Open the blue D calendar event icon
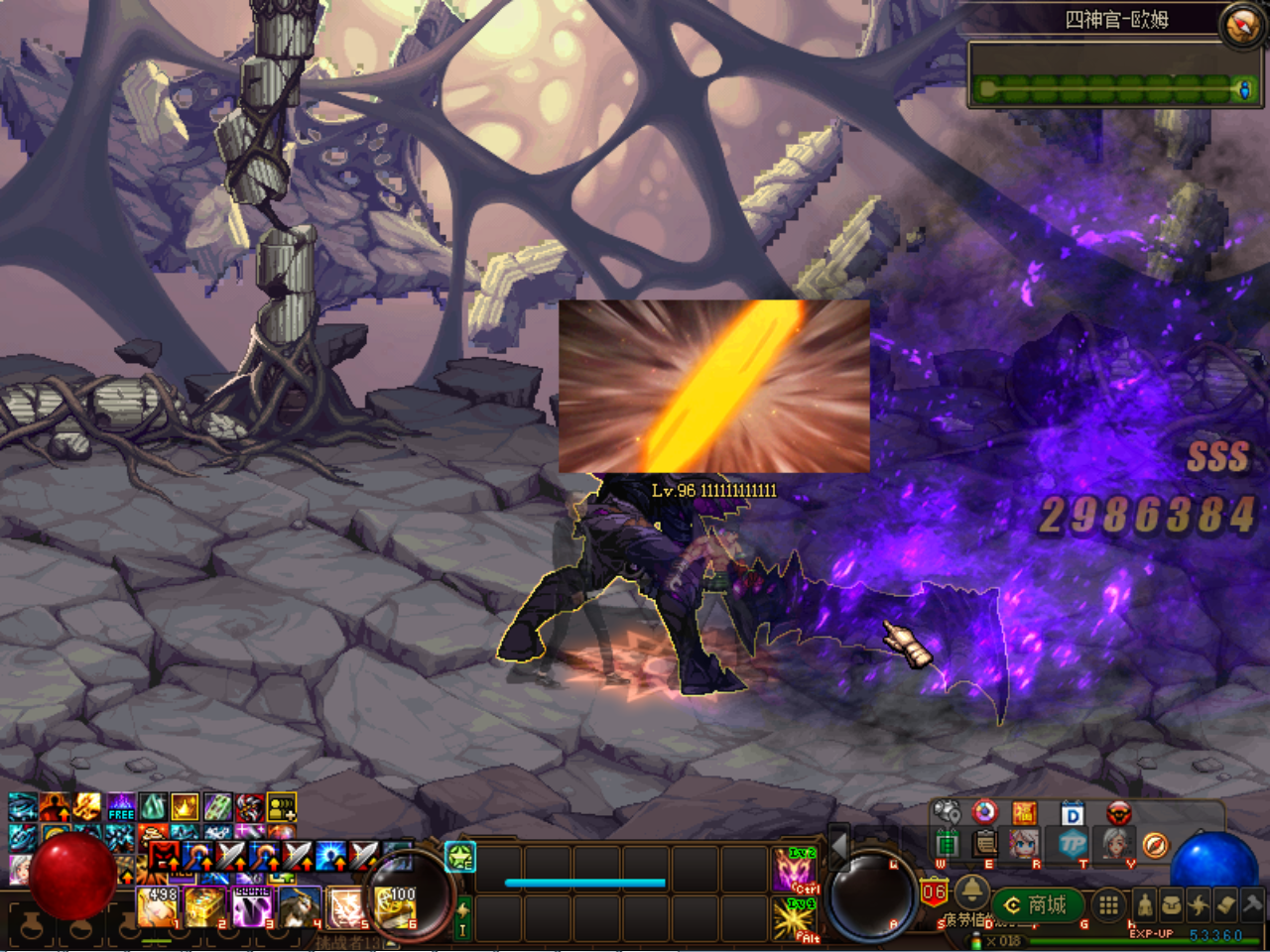 click(1072, 813)
